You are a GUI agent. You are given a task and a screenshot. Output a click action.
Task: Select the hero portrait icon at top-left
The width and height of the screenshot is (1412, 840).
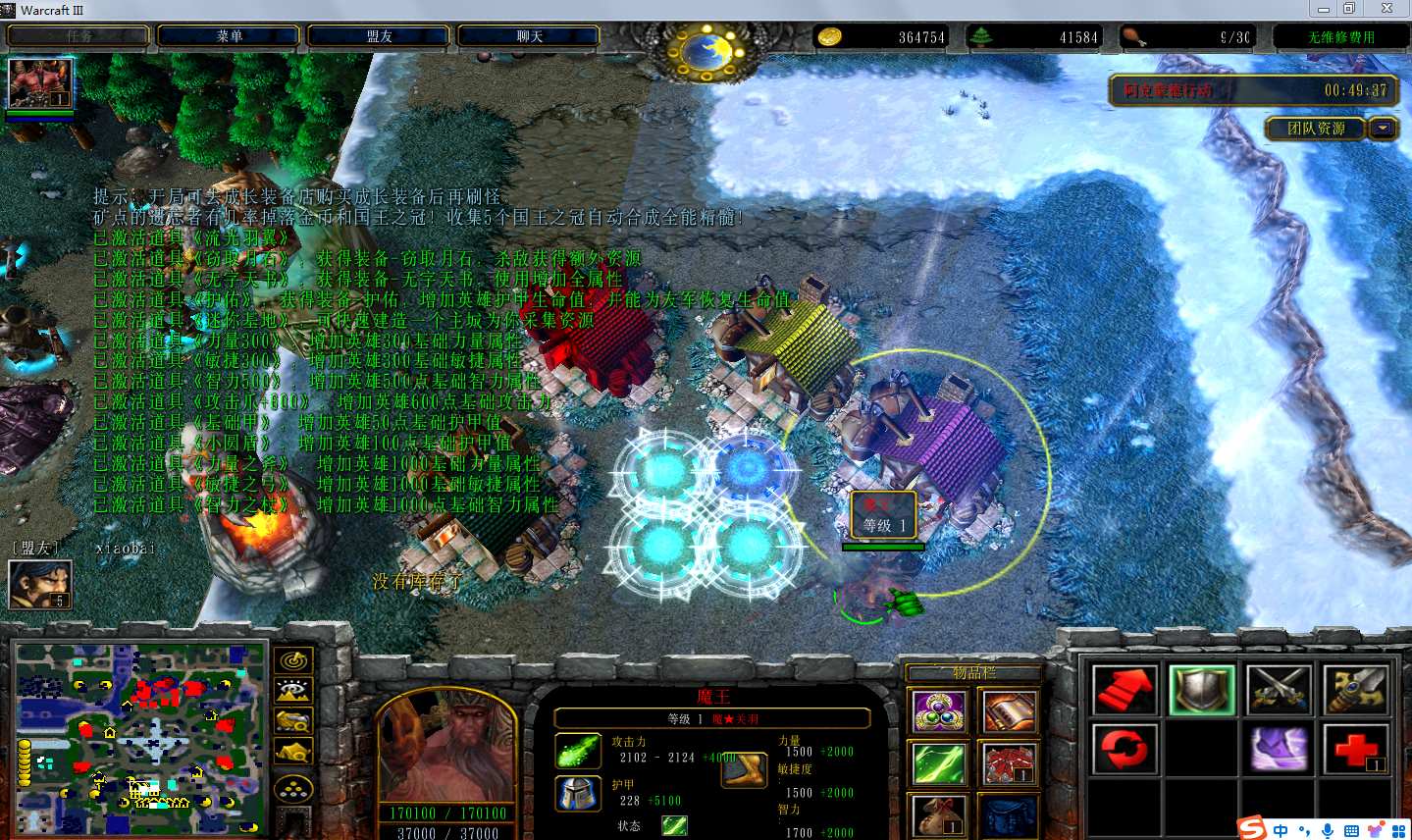click(x=40, y=83)
